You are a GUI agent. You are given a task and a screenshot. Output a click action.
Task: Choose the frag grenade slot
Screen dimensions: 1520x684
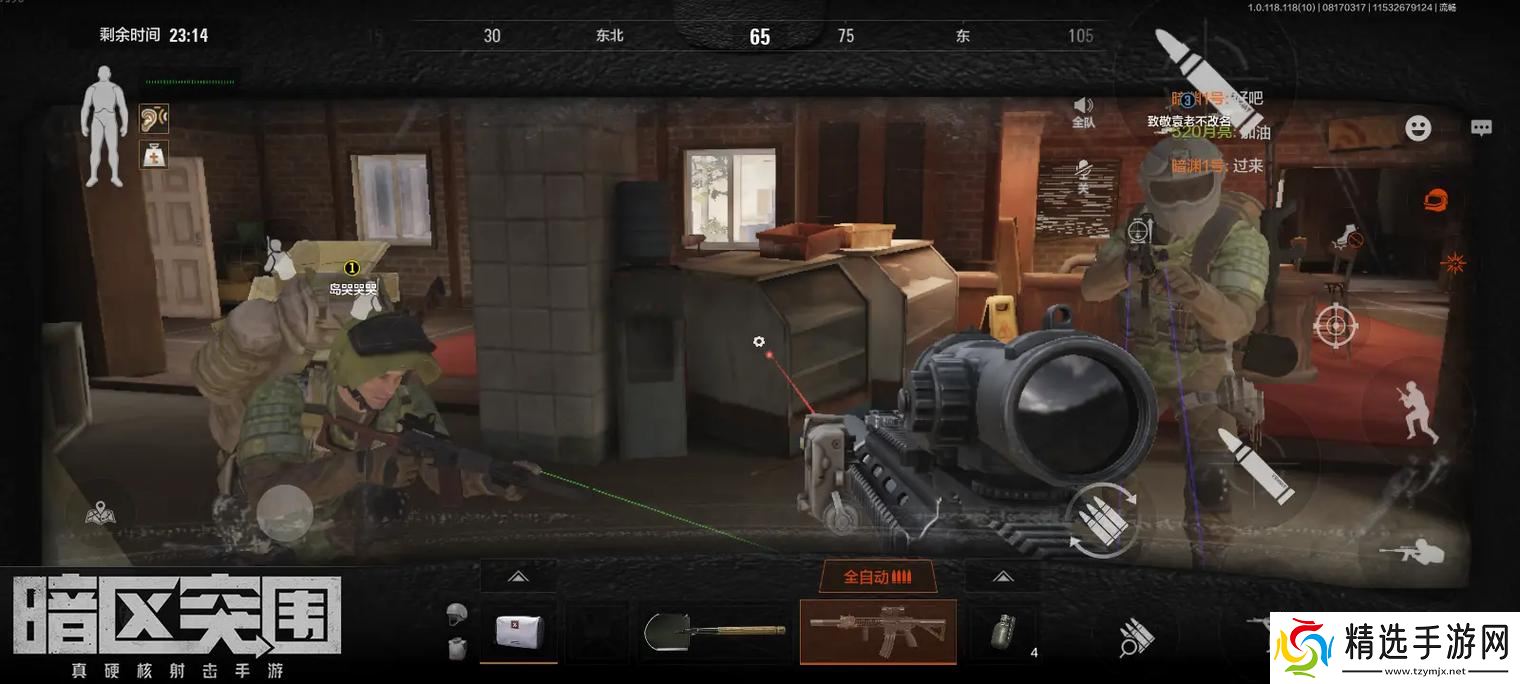tap(1001, 632)
